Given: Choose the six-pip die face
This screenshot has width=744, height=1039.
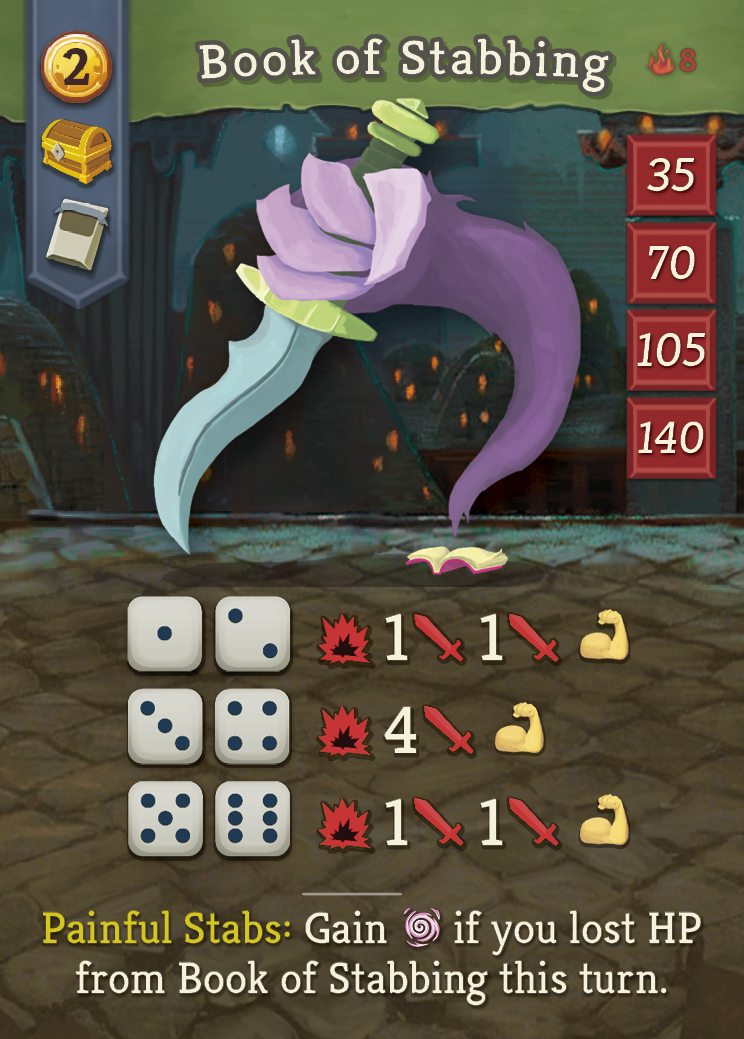Looking at the screenshot, I should click(253, 819).
